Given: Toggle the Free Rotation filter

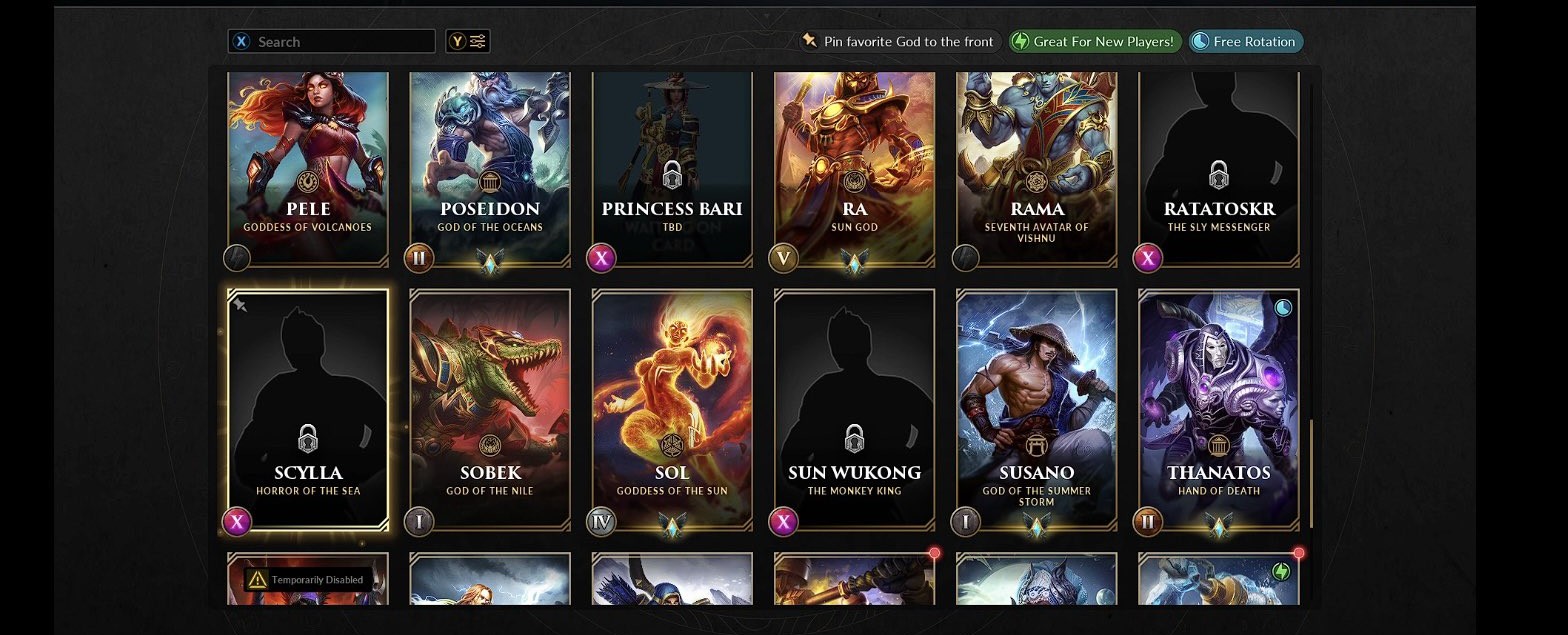Looking at the screenshot, I should (1246, 42).
